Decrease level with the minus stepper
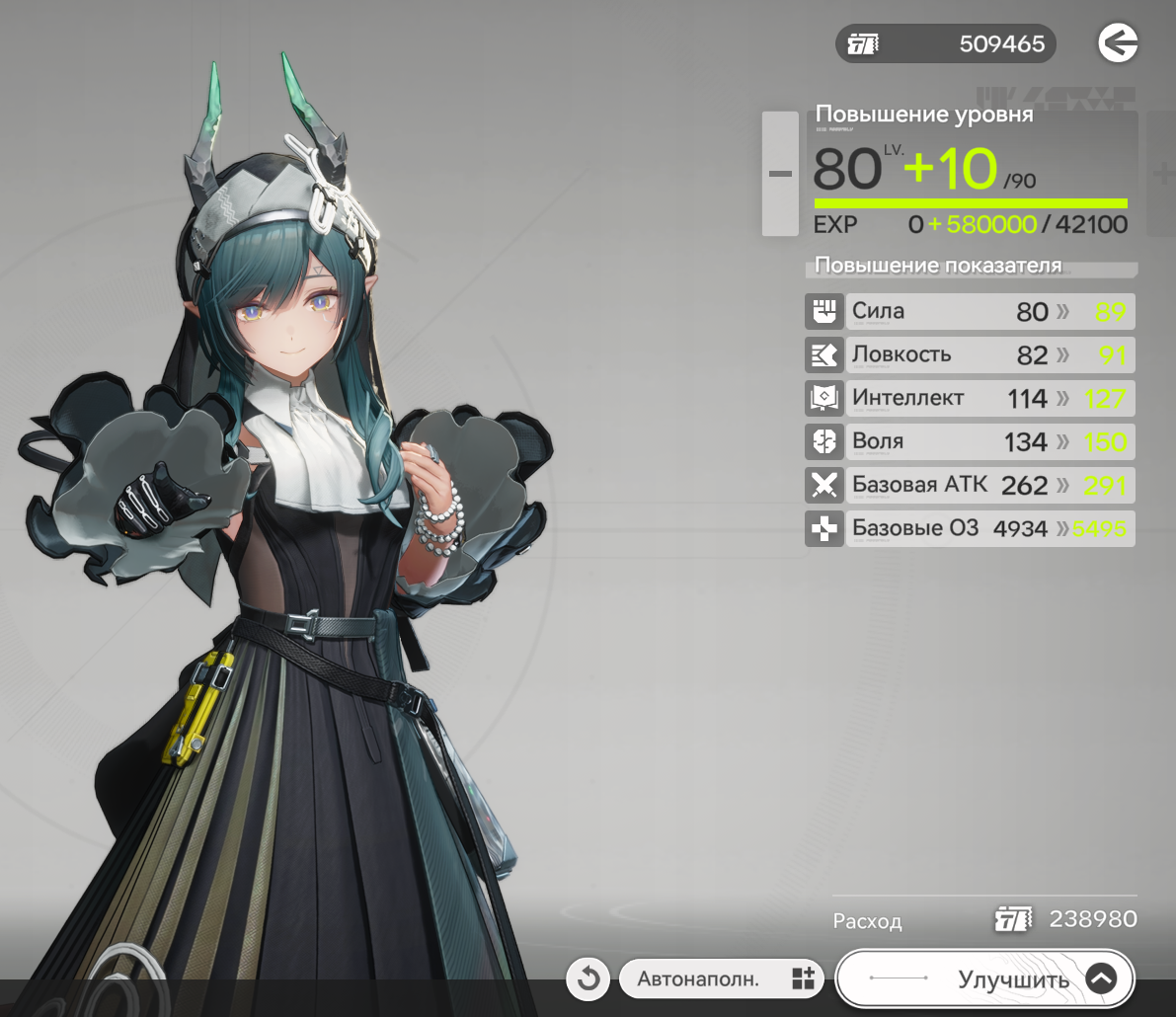This screenshot has height=1017, width=1176. point(780,174)
